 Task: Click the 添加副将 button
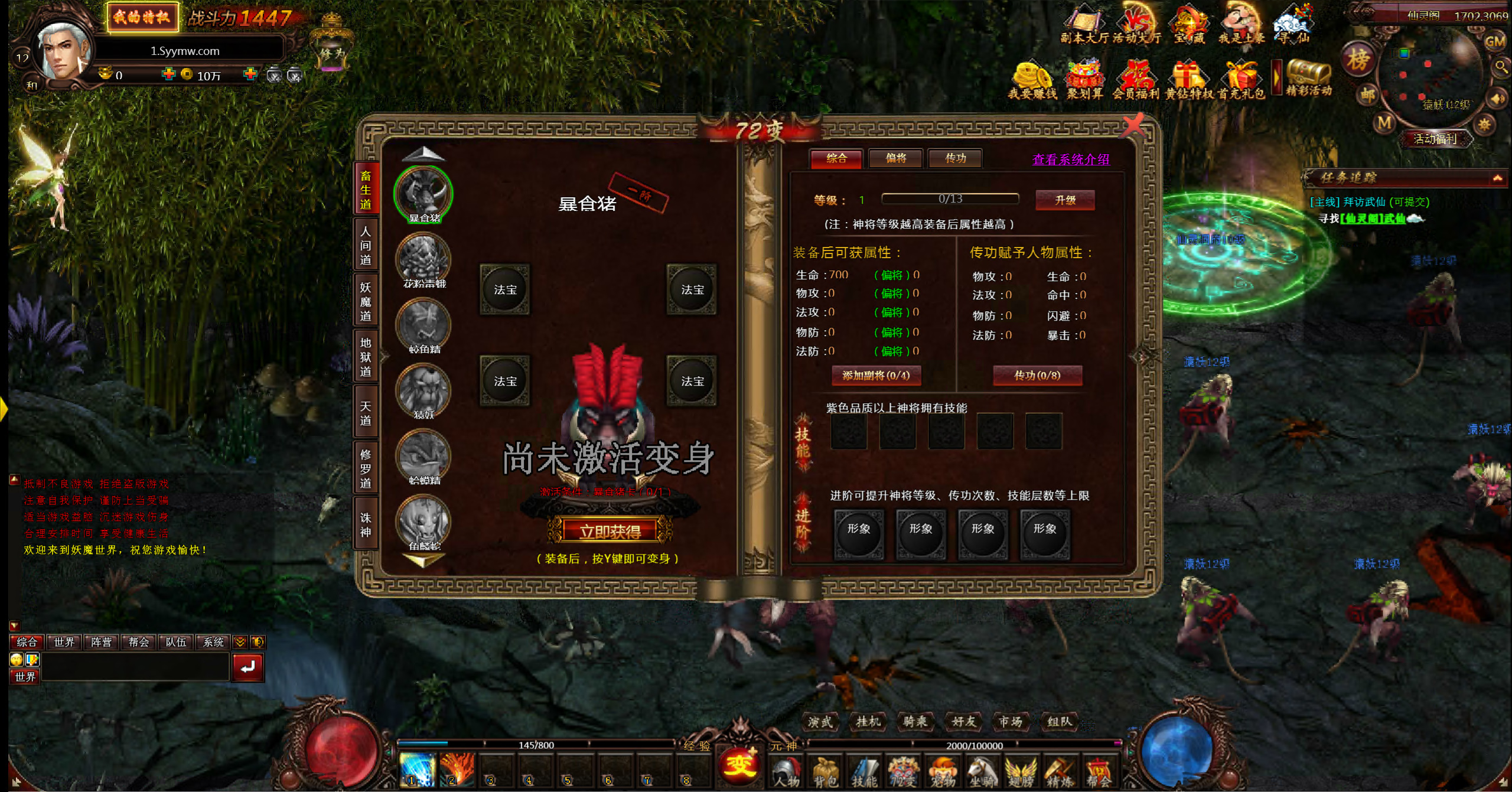(876, 376)
